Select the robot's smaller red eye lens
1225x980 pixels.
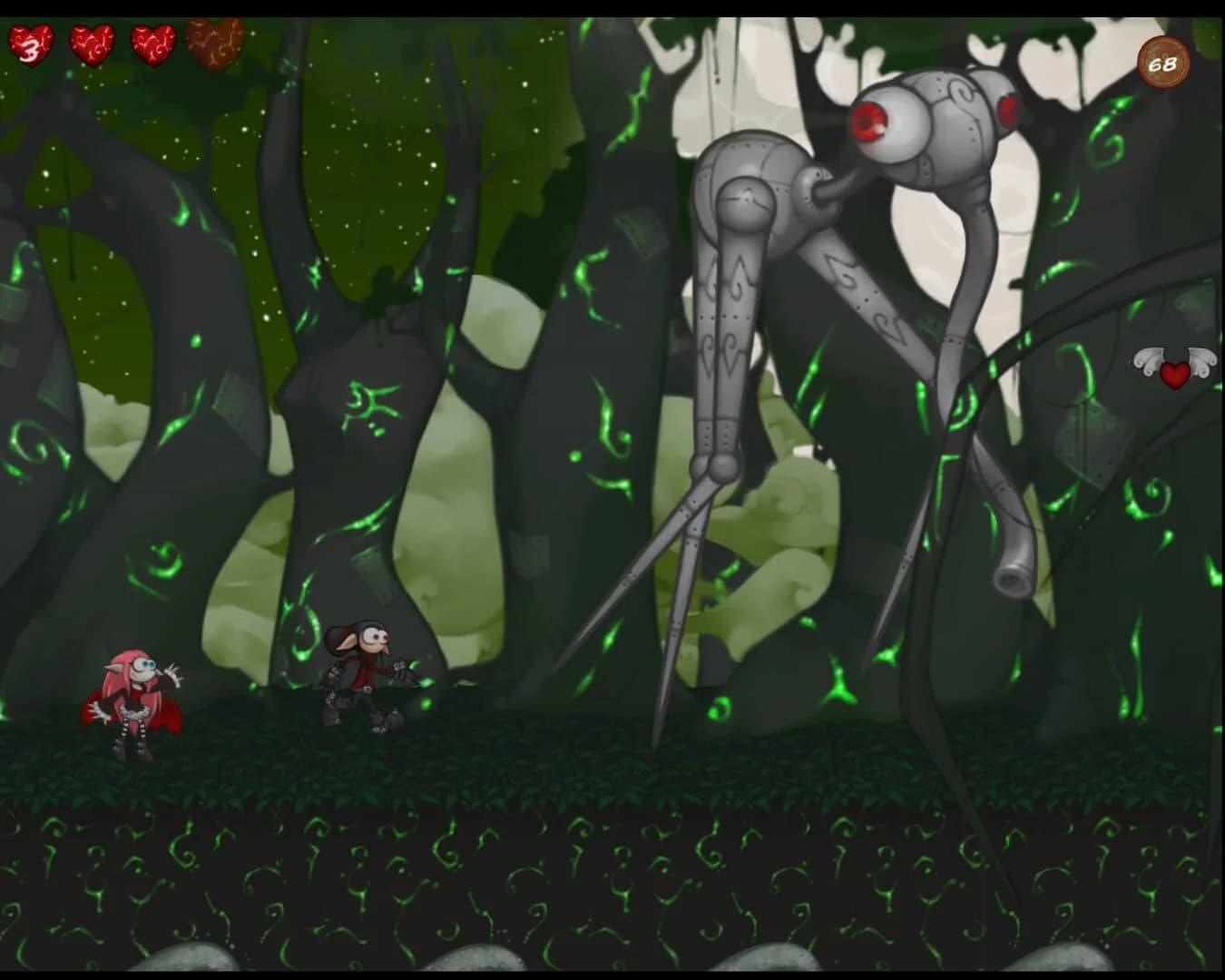pos(1010,113)
